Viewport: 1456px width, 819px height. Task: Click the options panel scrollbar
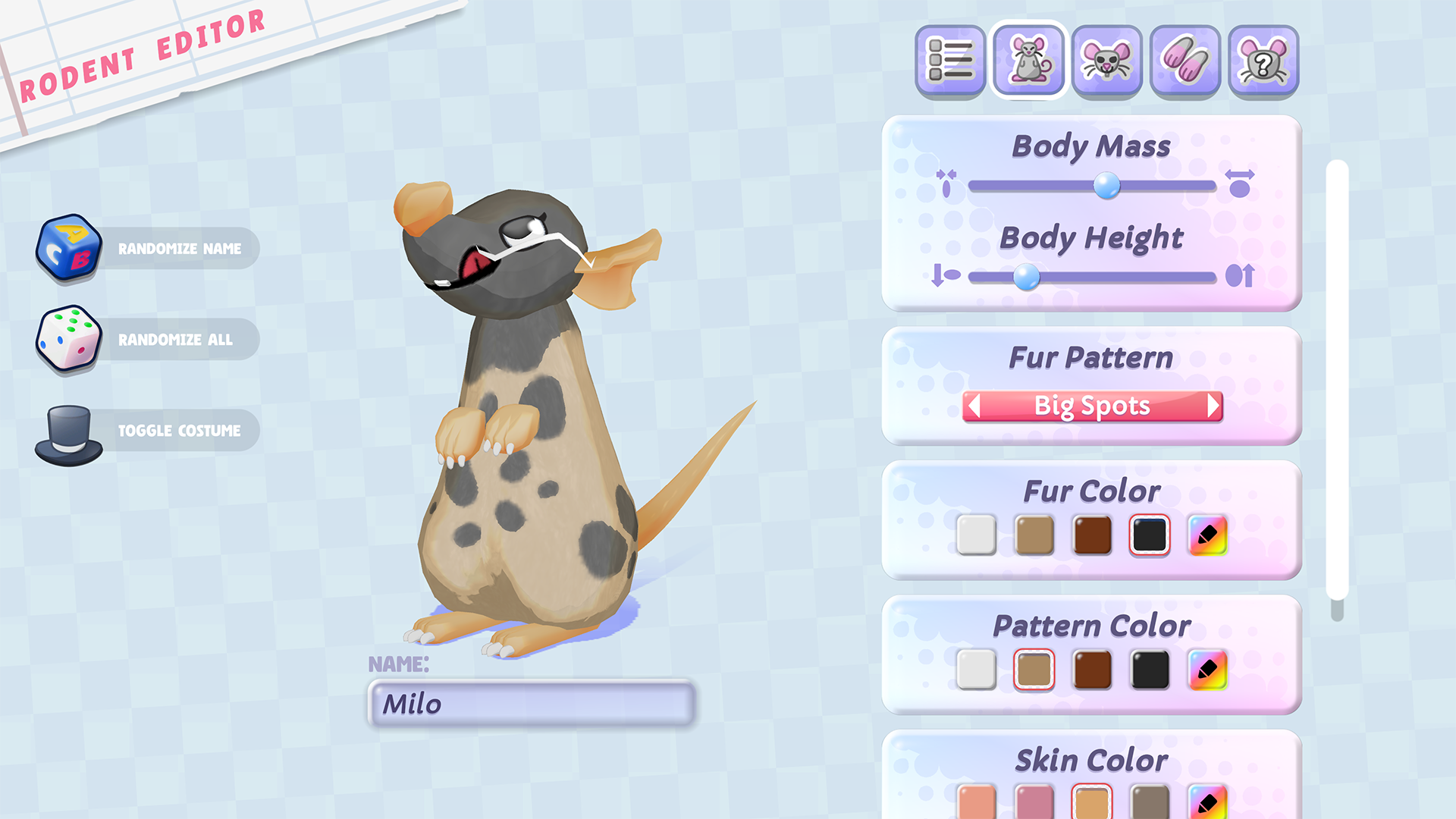pos(1337,379)
